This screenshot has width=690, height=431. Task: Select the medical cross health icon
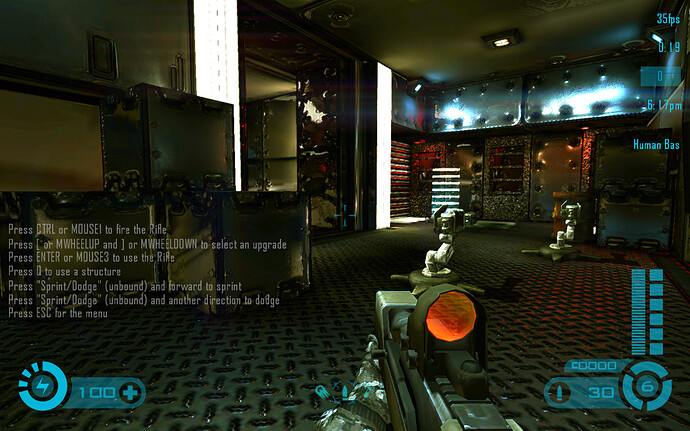click(x=129, y=392)
